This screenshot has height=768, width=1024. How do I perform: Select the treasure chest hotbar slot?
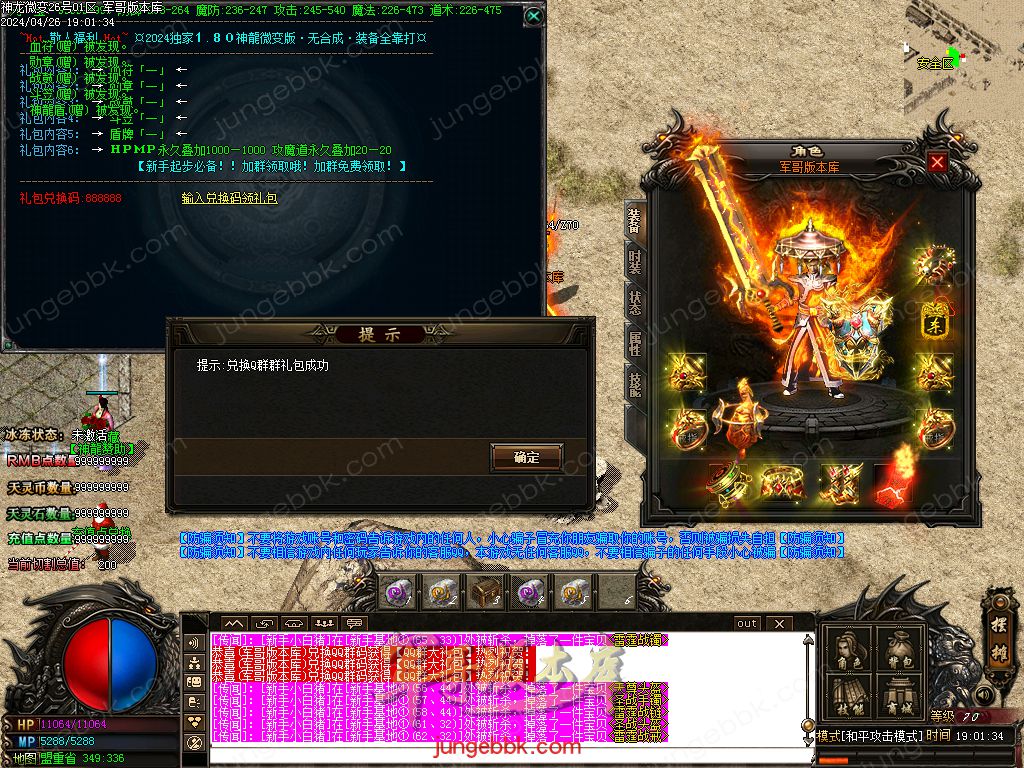click(486, 593)
